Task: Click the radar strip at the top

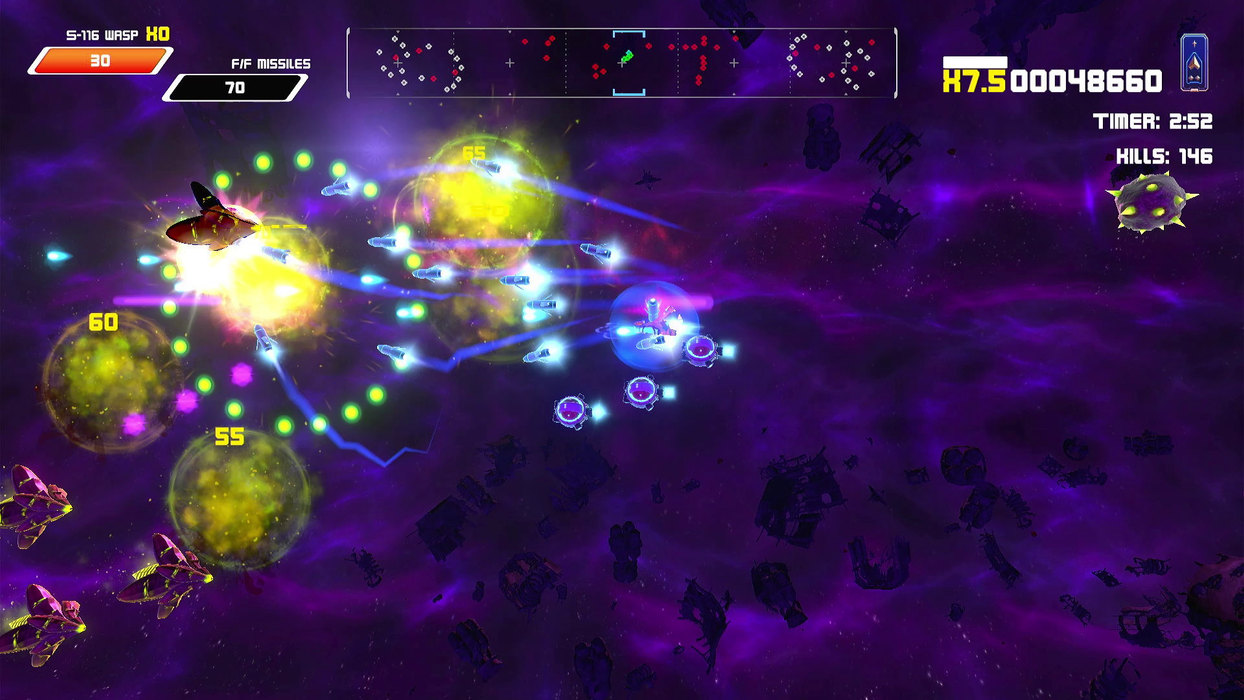Action: pos(621,63)
